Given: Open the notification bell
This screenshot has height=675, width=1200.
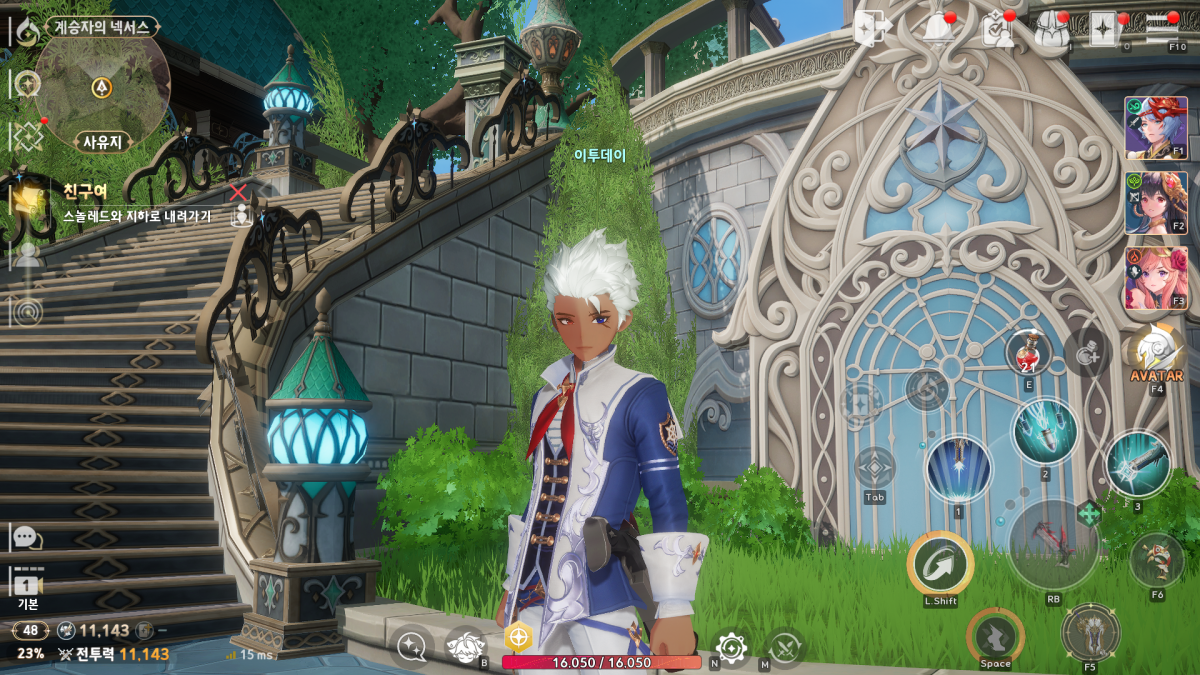Looking at the screenshot, I should click(938, 29).
